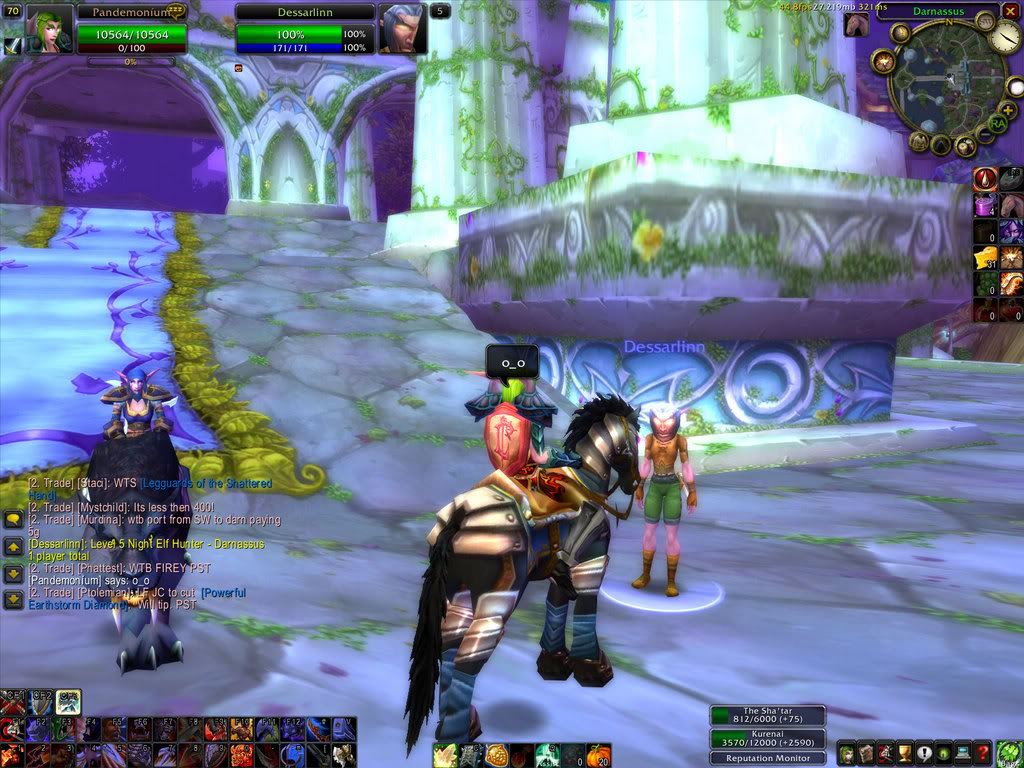Use the cheese item with 31 count
The image size is (1024, 768).
[x=985, y=257]
